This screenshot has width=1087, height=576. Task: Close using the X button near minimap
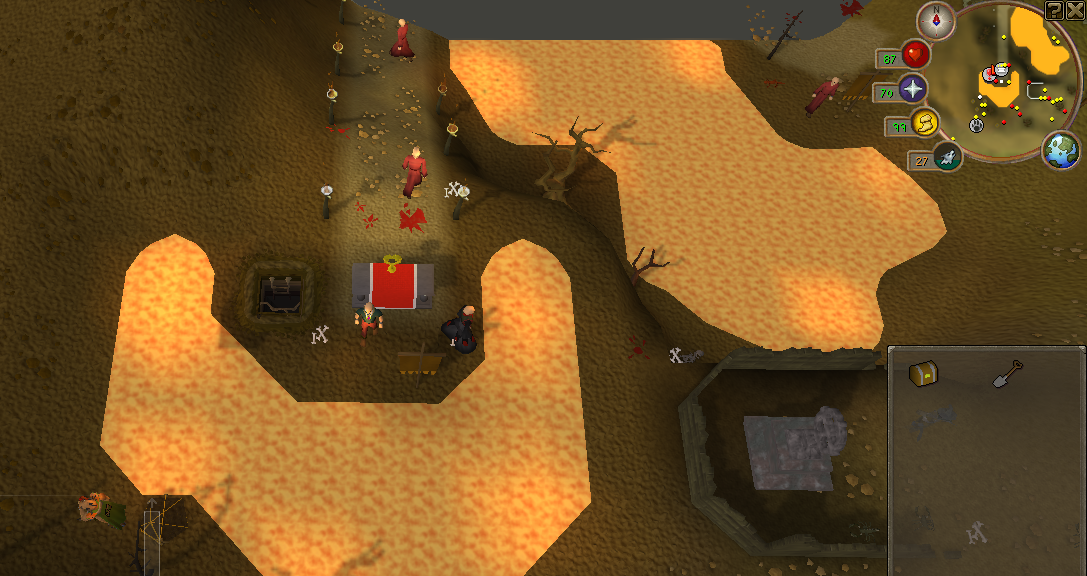(1074, 10)
